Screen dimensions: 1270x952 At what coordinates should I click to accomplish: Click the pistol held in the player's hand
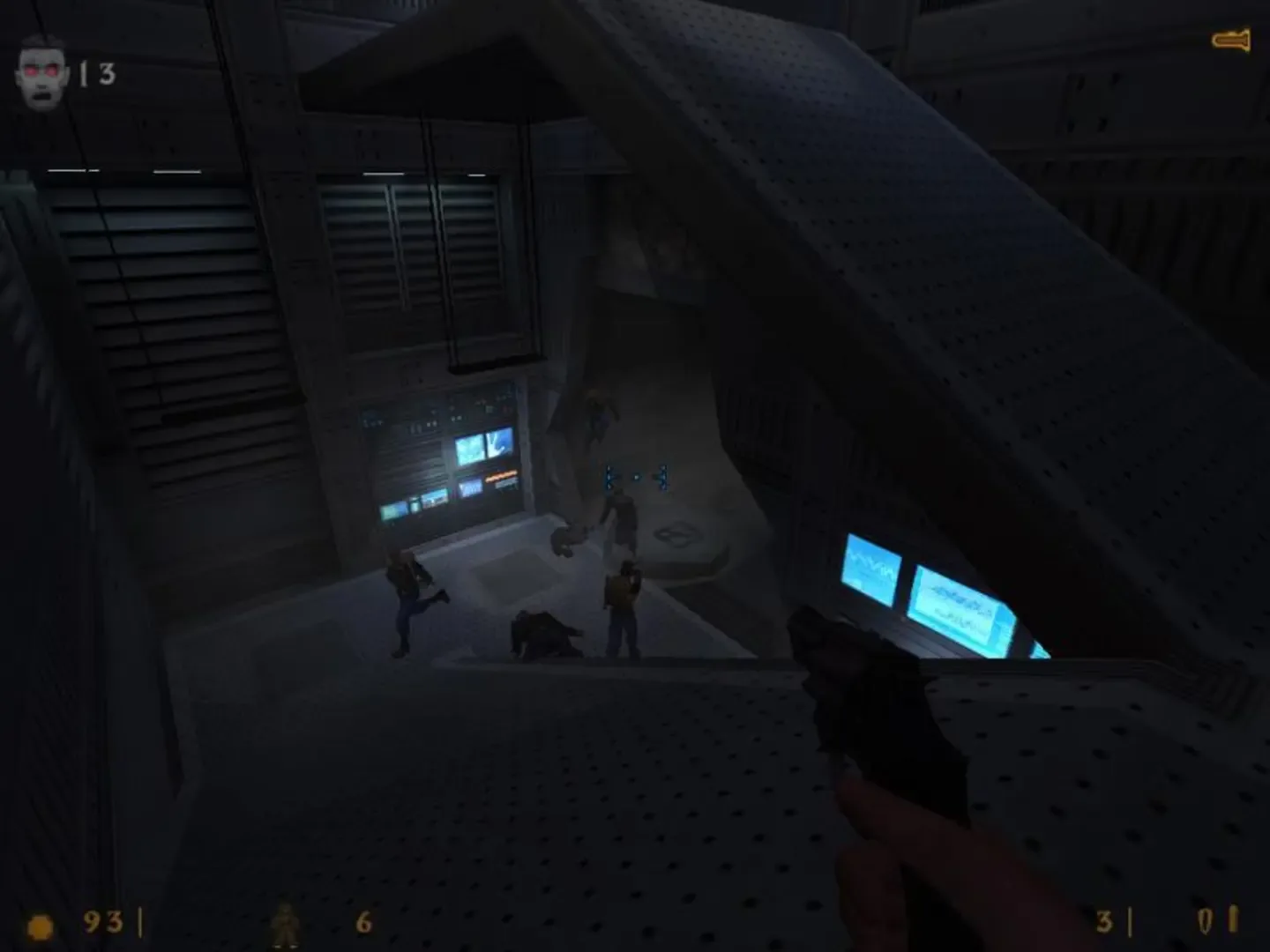point(882,732)
